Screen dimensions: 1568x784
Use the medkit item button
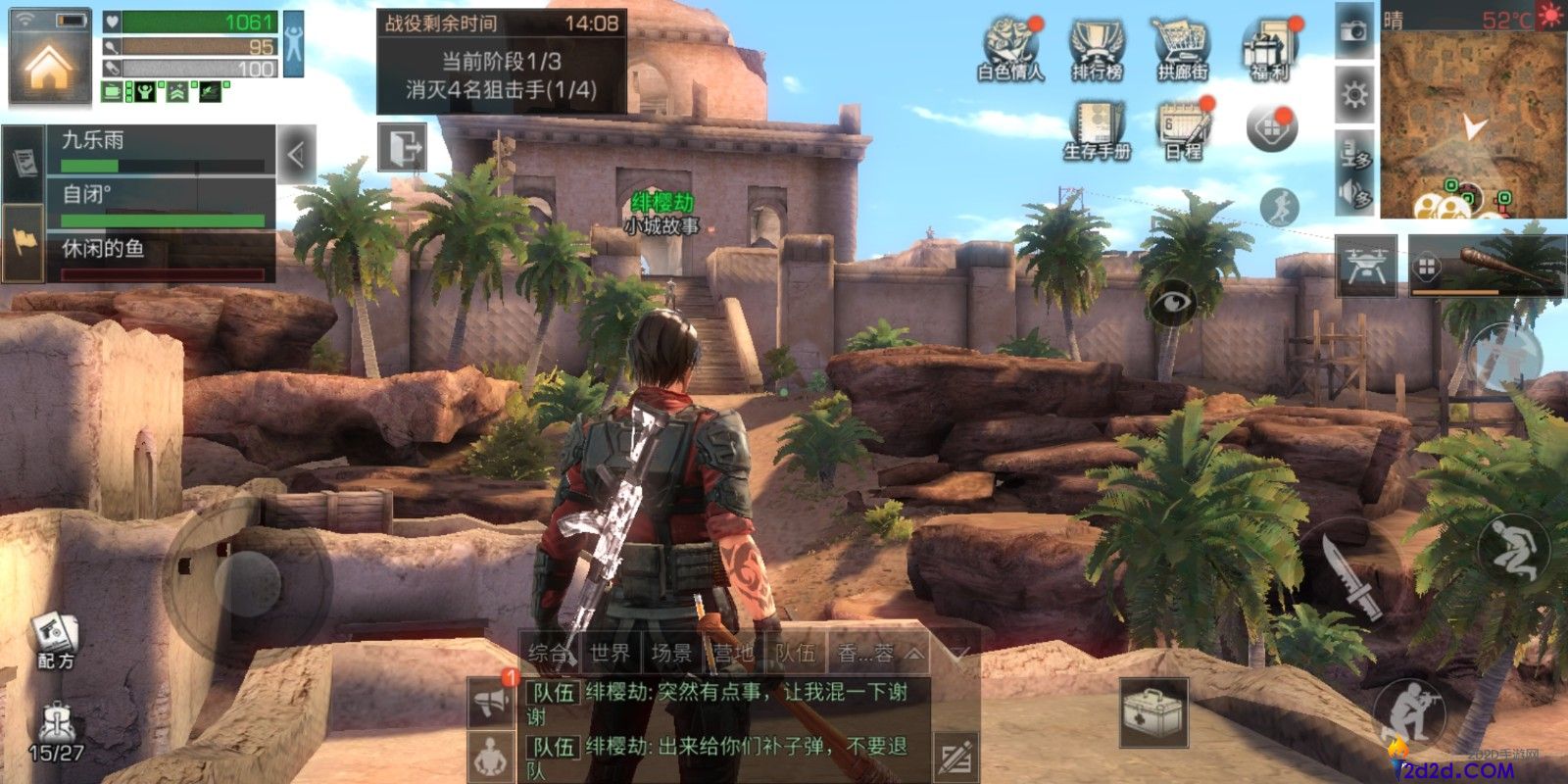tap(1154, 712)
